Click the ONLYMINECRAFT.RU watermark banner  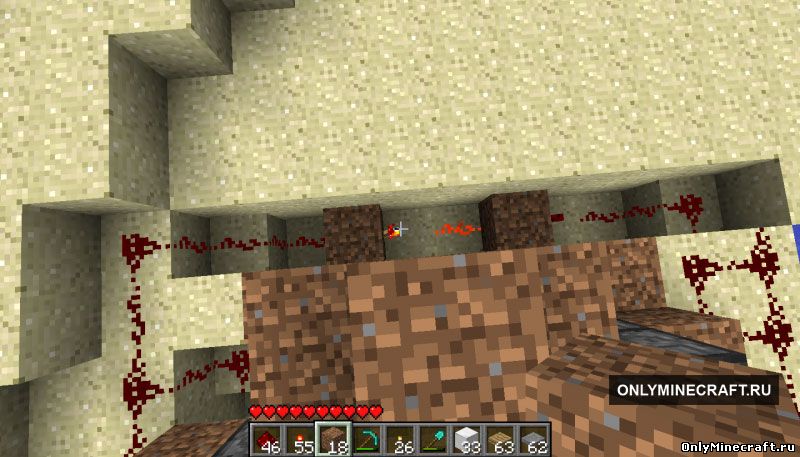pyautogui.click(x=695, y=390)
